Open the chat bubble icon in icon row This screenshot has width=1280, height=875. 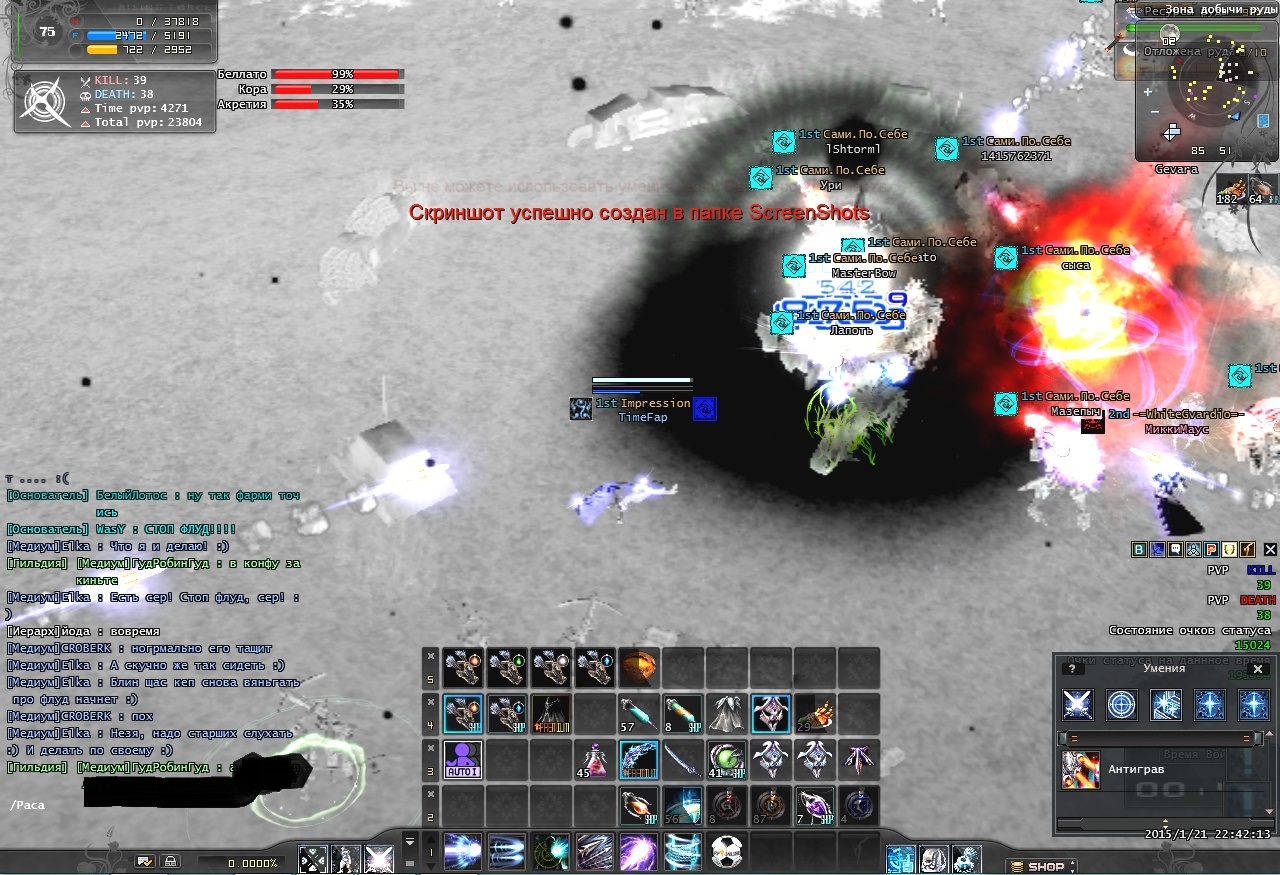[1175, 549]
